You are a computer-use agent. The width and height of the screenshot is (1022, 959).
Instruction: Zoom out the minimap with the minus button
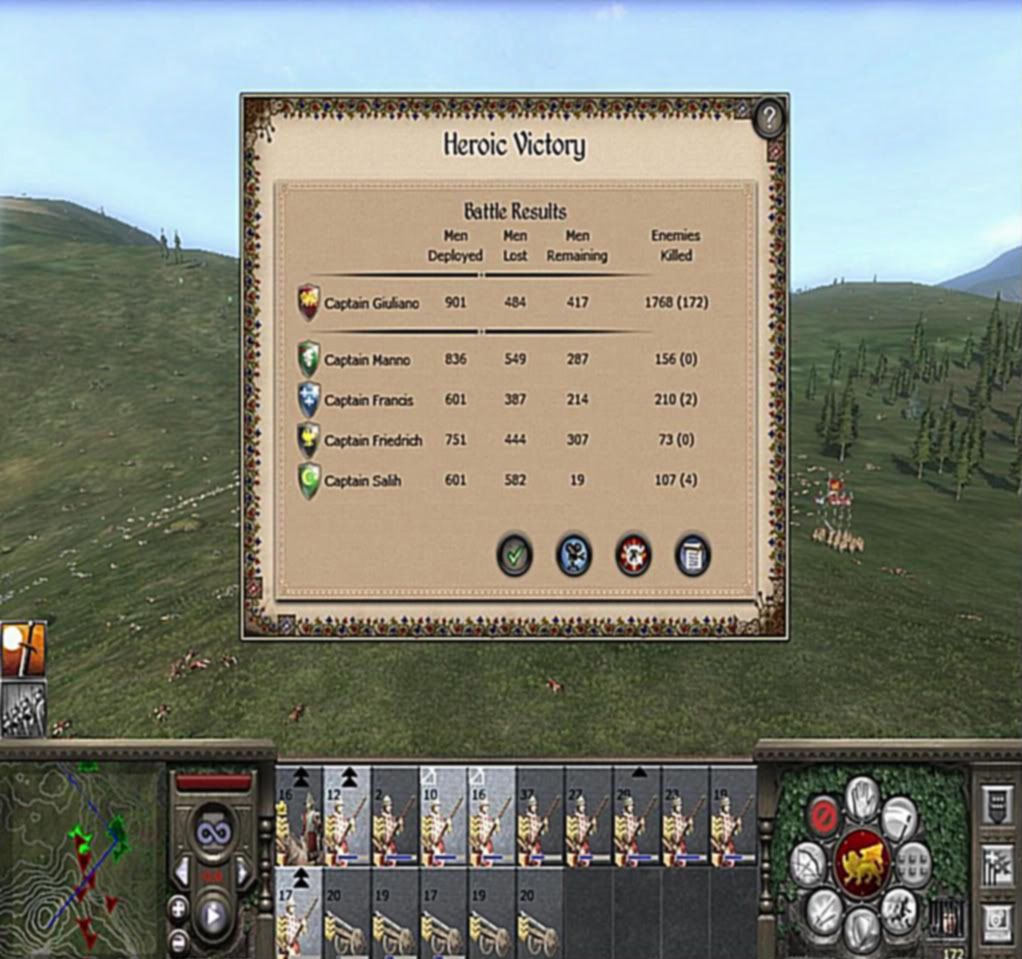(178, 940)
